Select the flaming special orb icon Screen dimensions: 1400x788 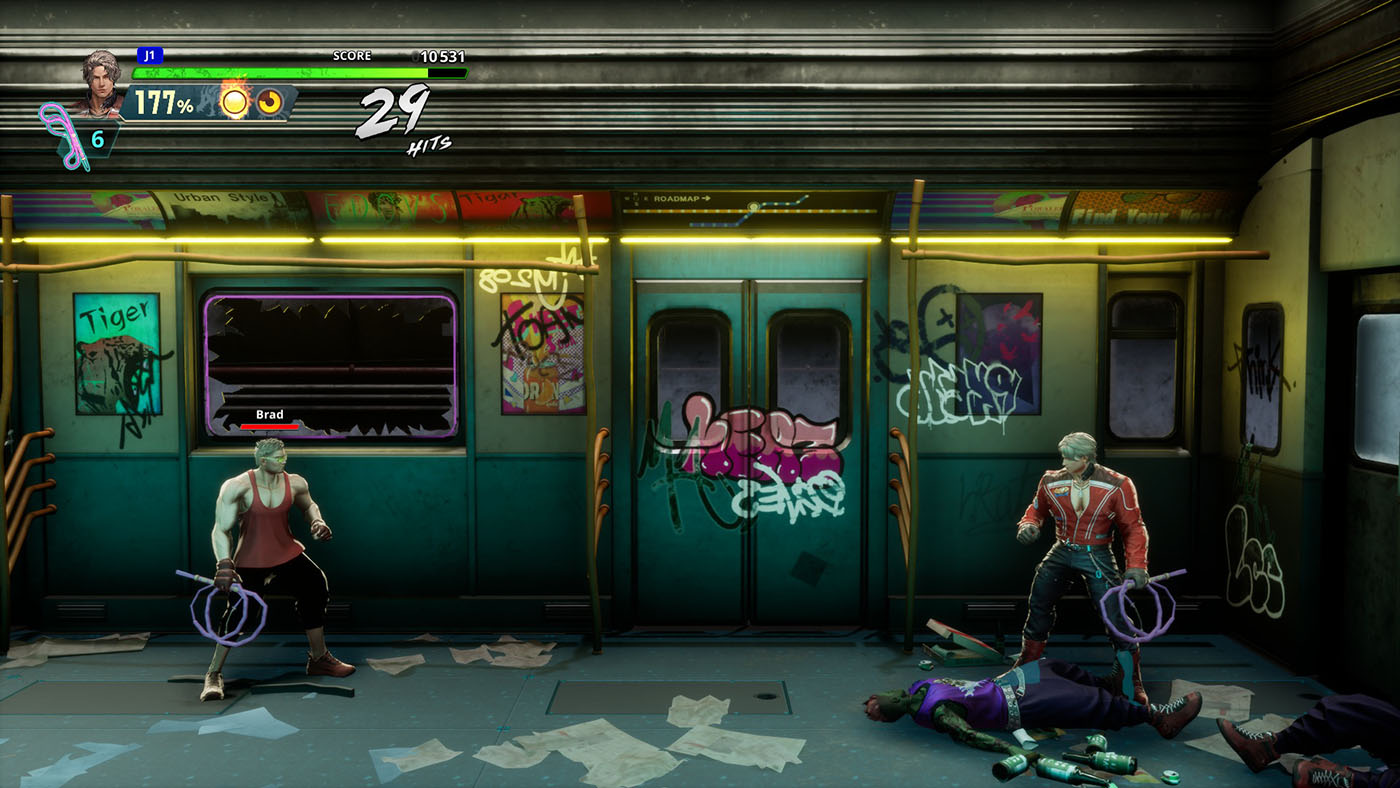(236, 102)
